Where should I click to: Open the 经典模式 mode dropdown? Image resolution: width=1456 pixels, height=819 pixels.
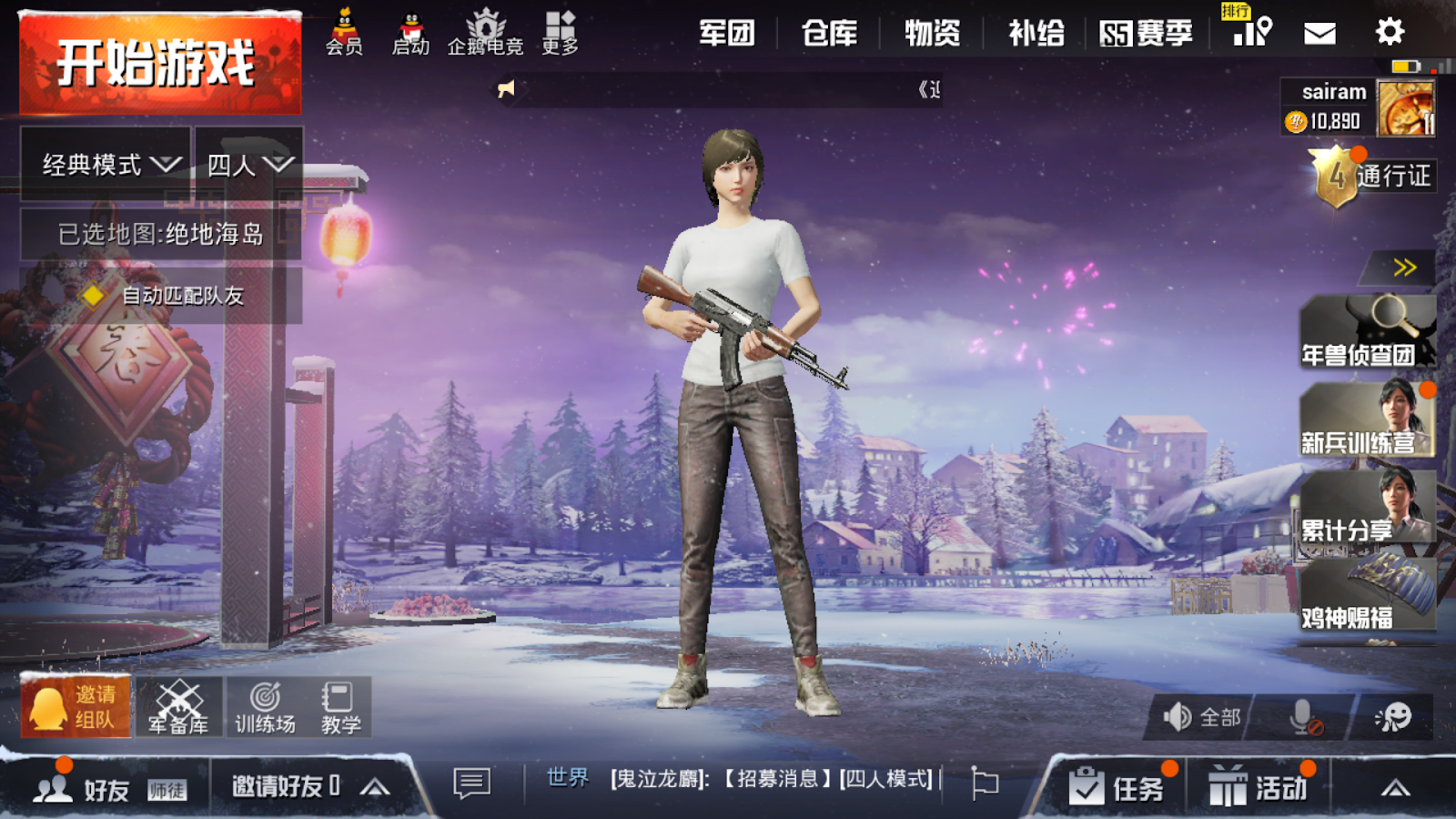point(103,164)
